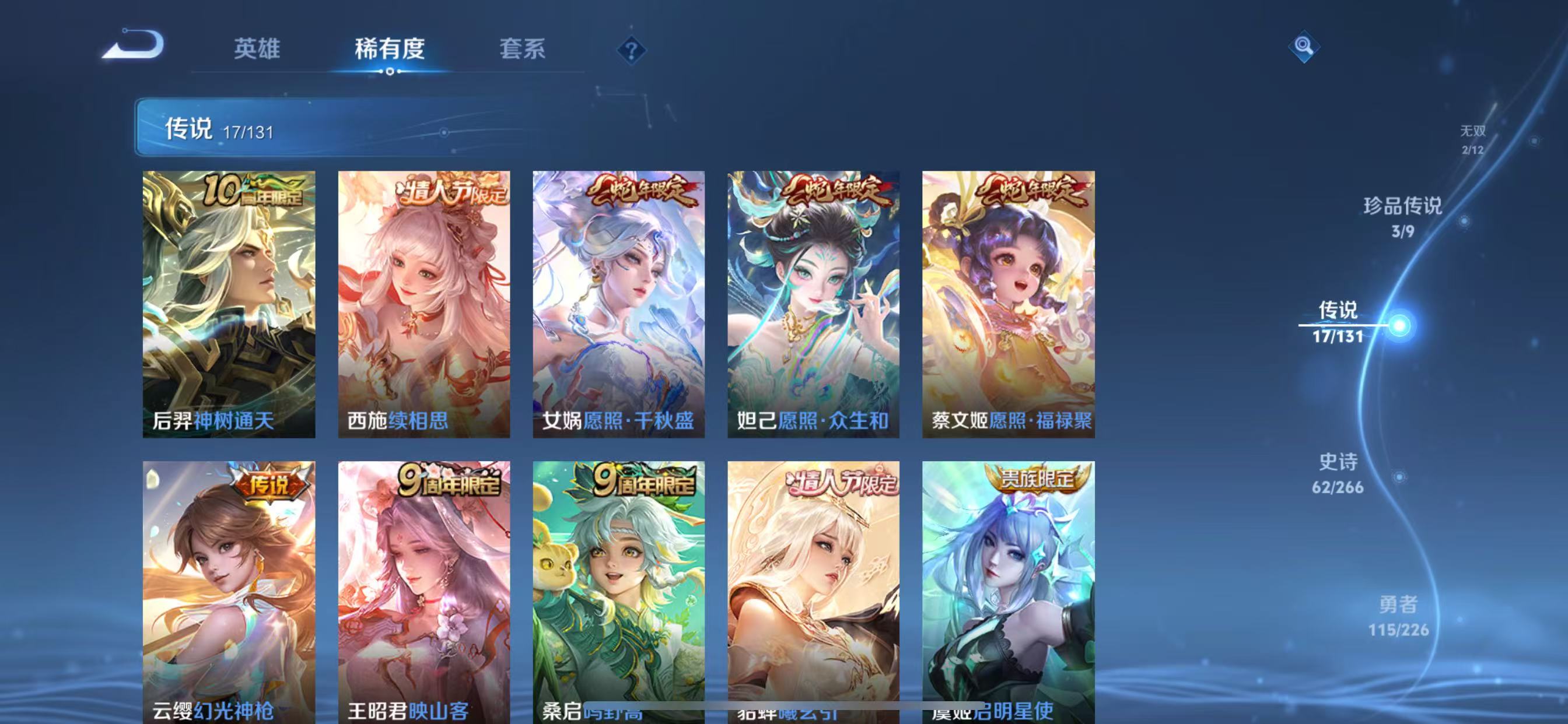The height and width of the screenshot is (724, 1568).
Task: Click the indicator dot under 稀有度 tab
Action: [x=390, y=73]
